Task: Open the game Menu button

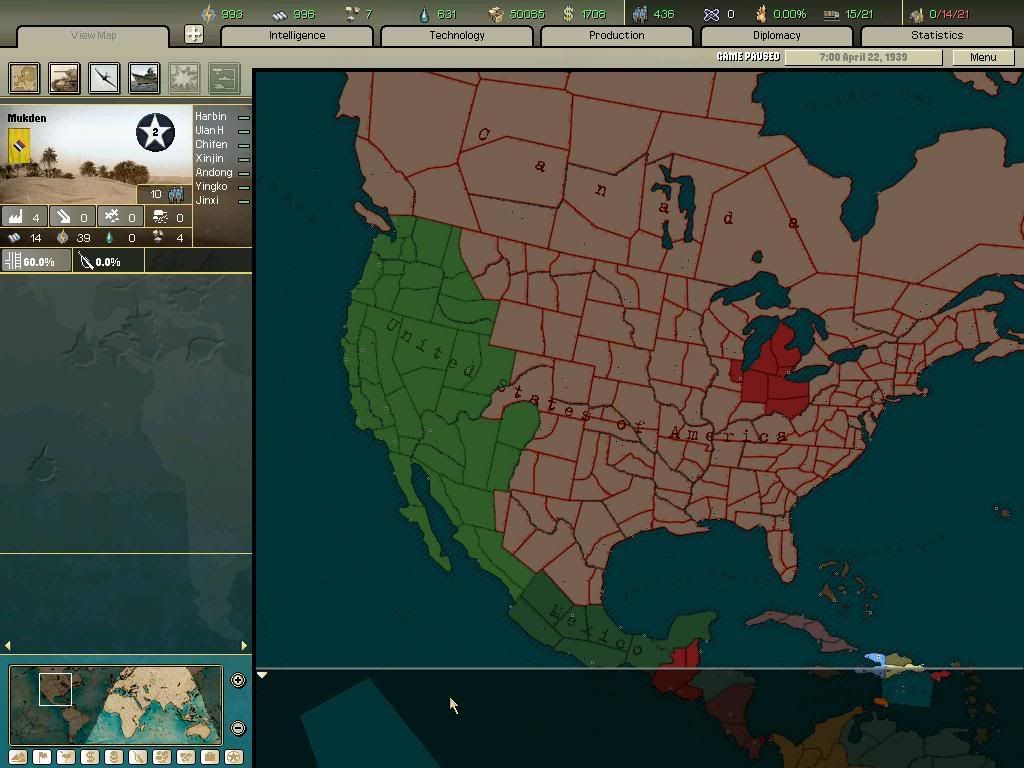Action: [982, 57]
